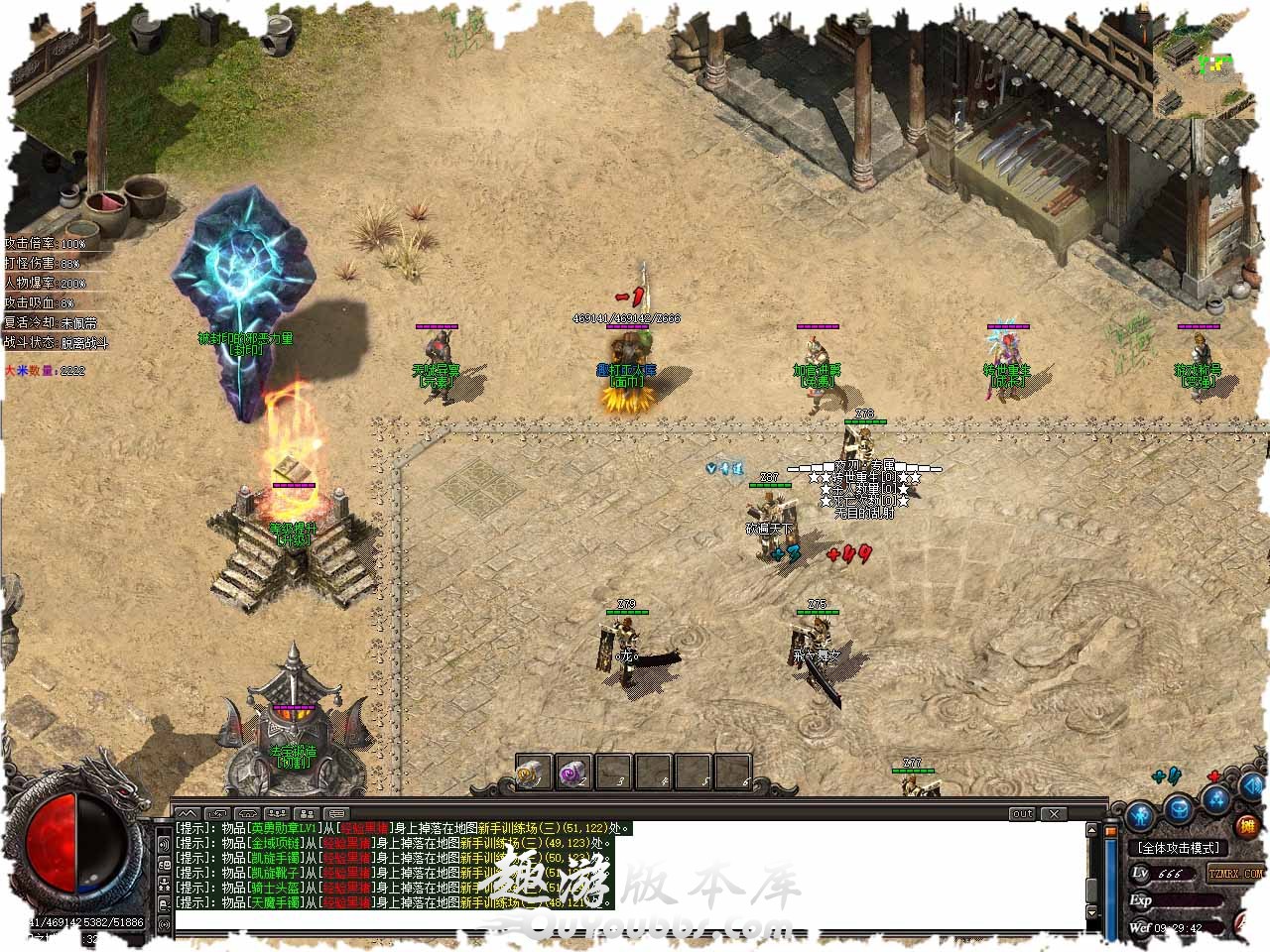Open the blue bag orb button
This screenshot has height=952, width=1270.
click(x=1179, y=809)
